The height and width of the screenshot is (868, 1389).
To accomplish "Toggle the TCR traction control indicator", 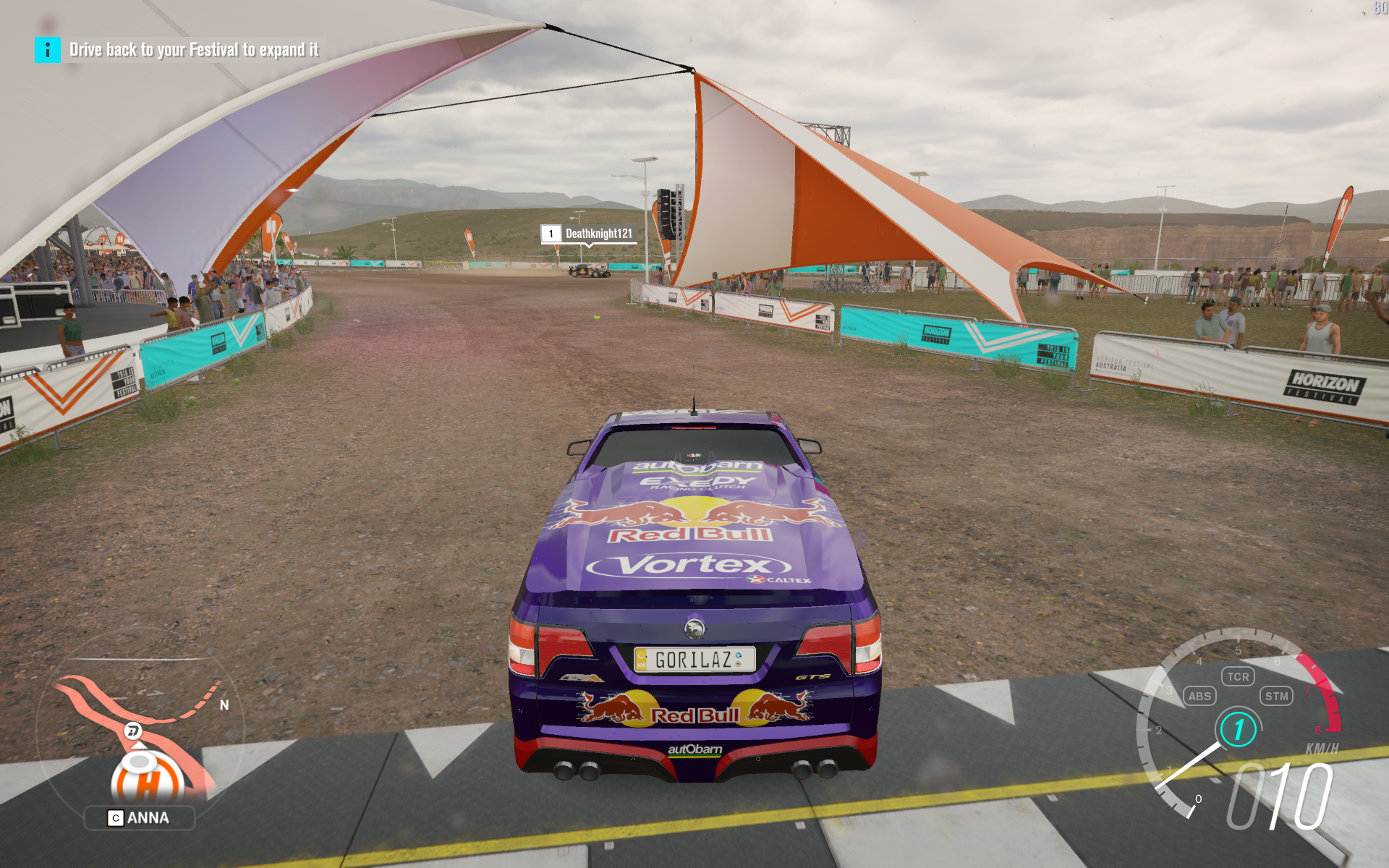I will (x=1238, y=676).
